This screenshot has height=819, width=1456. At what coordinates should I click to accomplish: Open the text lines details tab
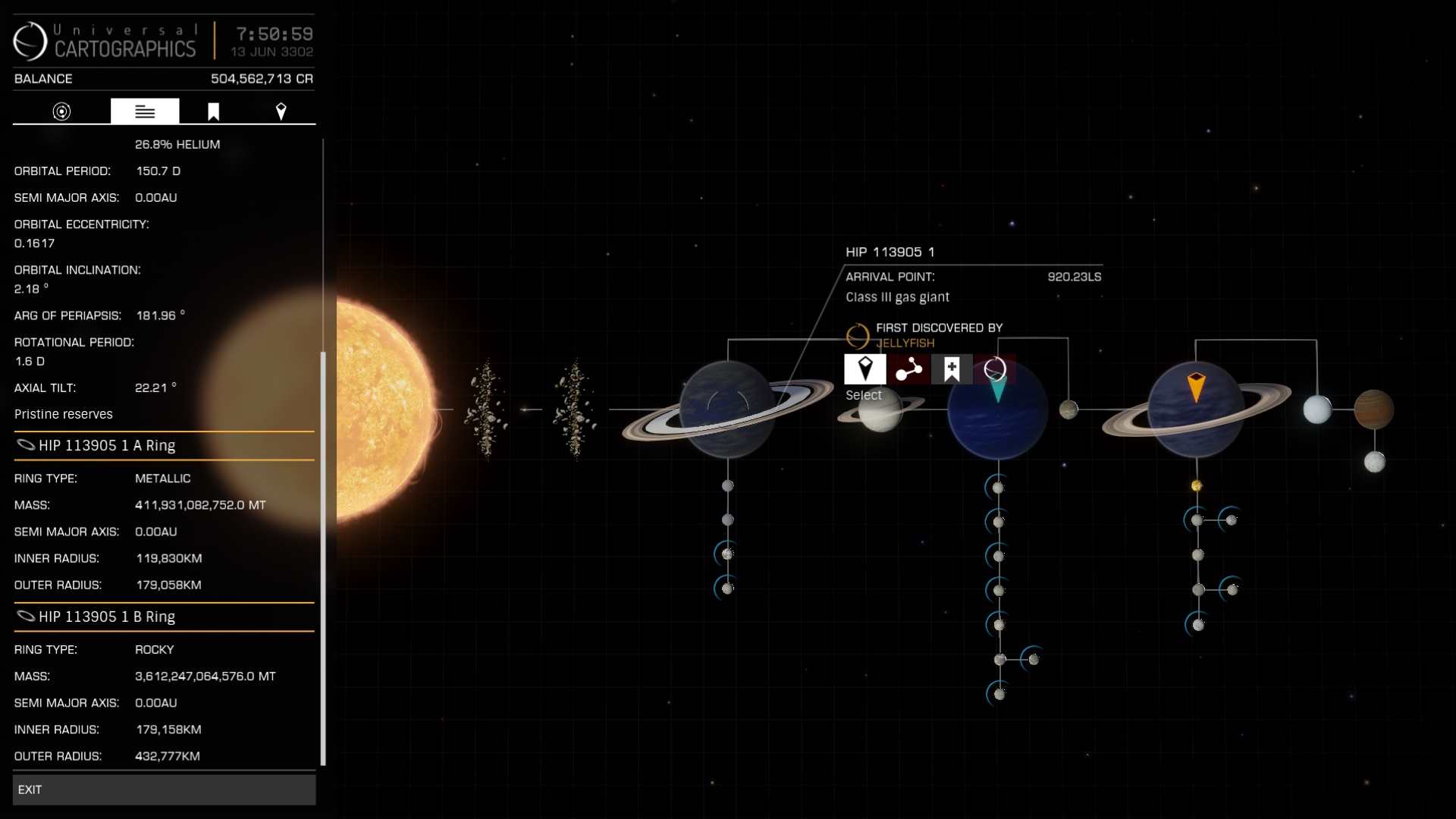coord(145,111)
